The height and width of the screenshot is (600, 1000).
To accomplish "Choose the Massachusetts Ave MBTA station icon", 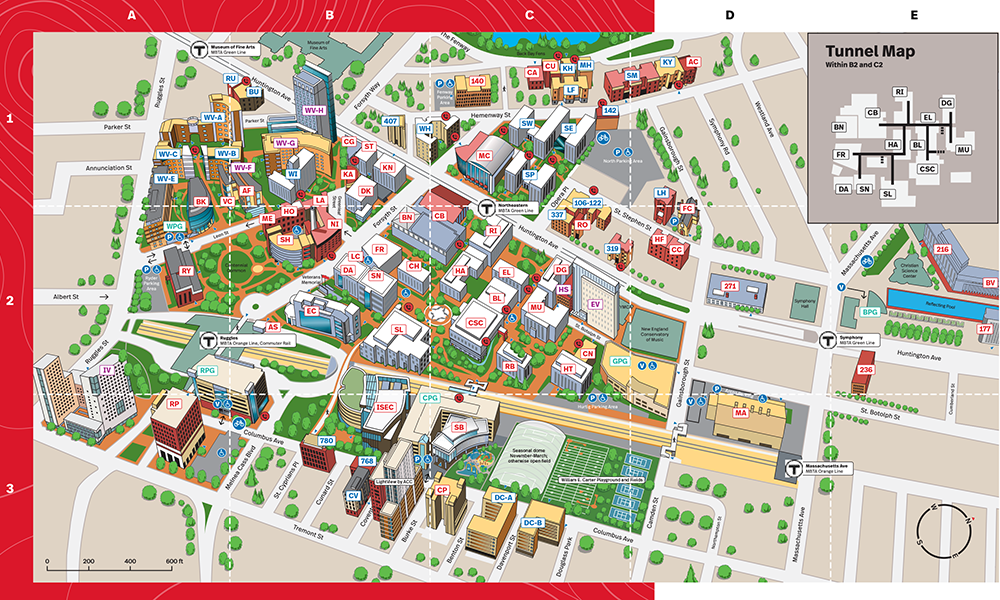I will pyautogui.click(x=797, y=467).
